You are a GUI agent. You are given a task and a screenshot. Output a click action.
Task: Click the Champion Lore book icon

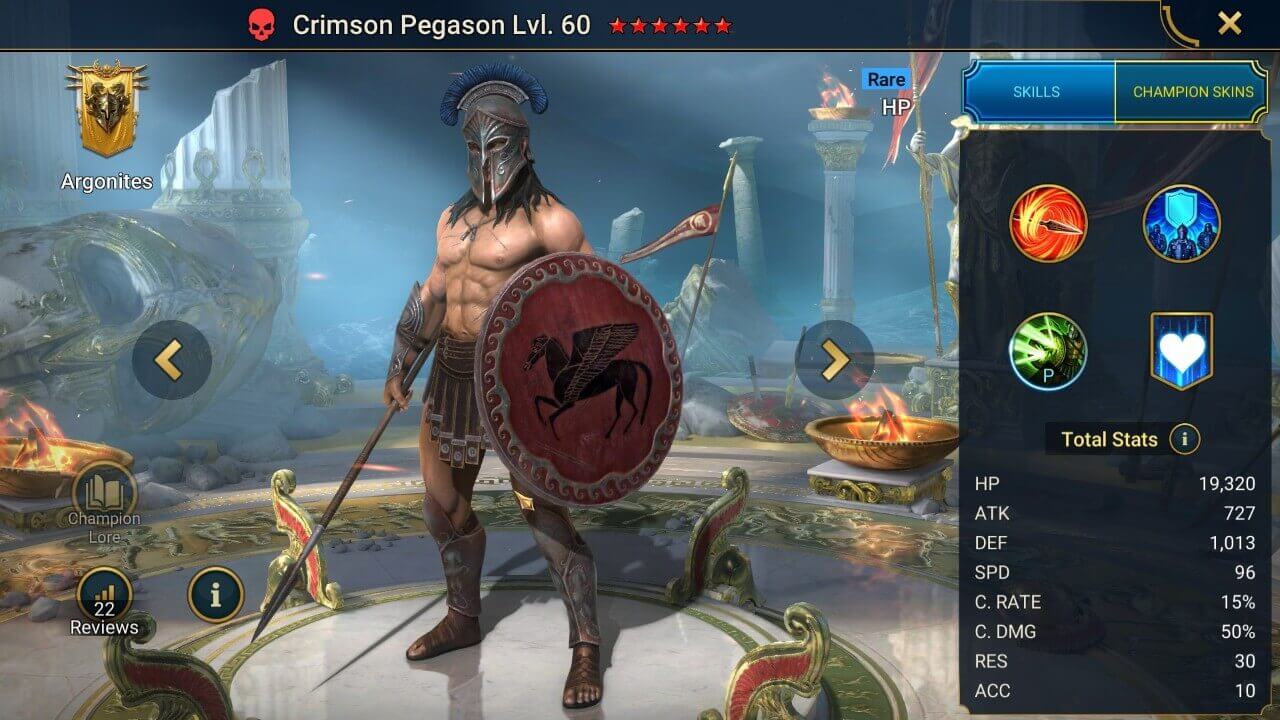tap(103, 490)
